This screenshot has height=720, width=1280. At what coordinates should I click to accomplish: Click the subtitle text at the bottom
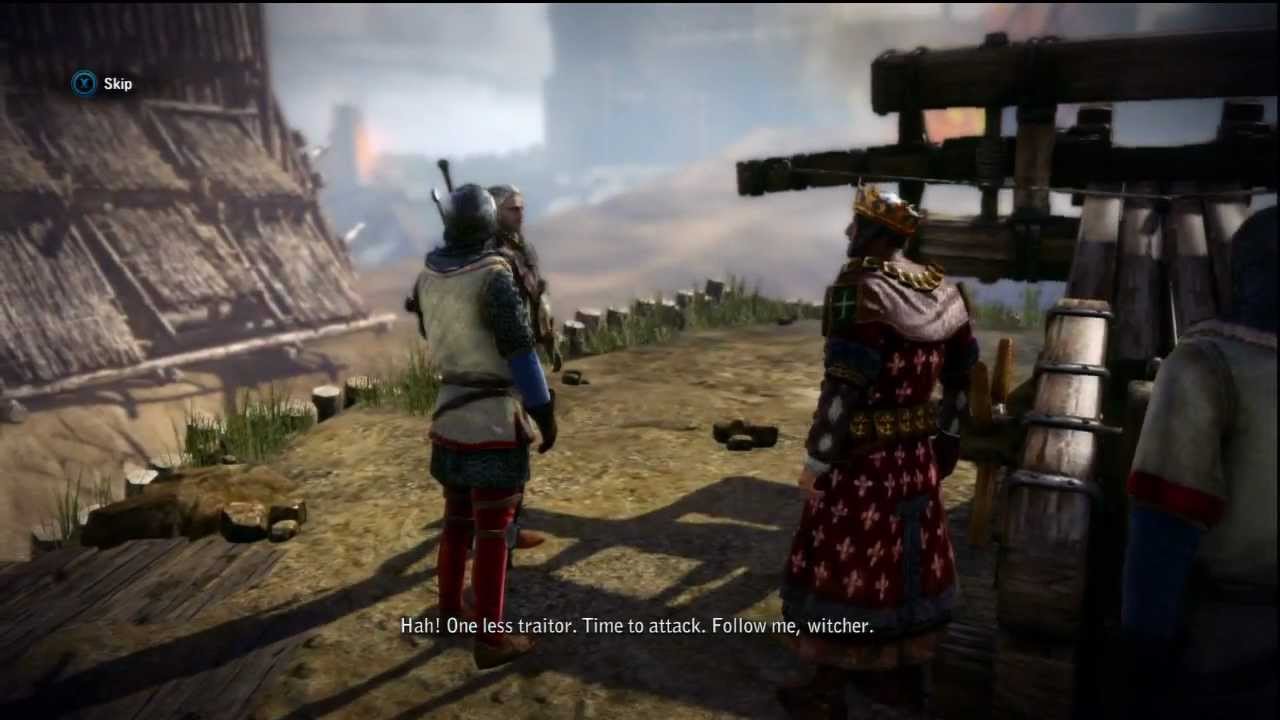pyautogui.click(x=640, y=626)
